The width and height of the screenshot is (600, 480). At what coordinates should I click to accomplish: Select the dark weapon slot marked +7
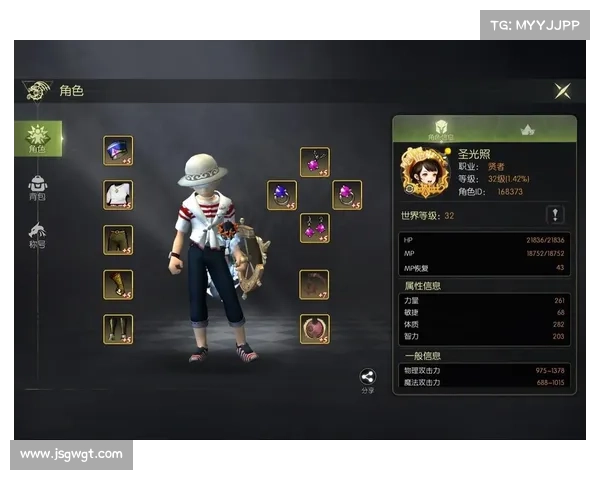click(314, 285)
